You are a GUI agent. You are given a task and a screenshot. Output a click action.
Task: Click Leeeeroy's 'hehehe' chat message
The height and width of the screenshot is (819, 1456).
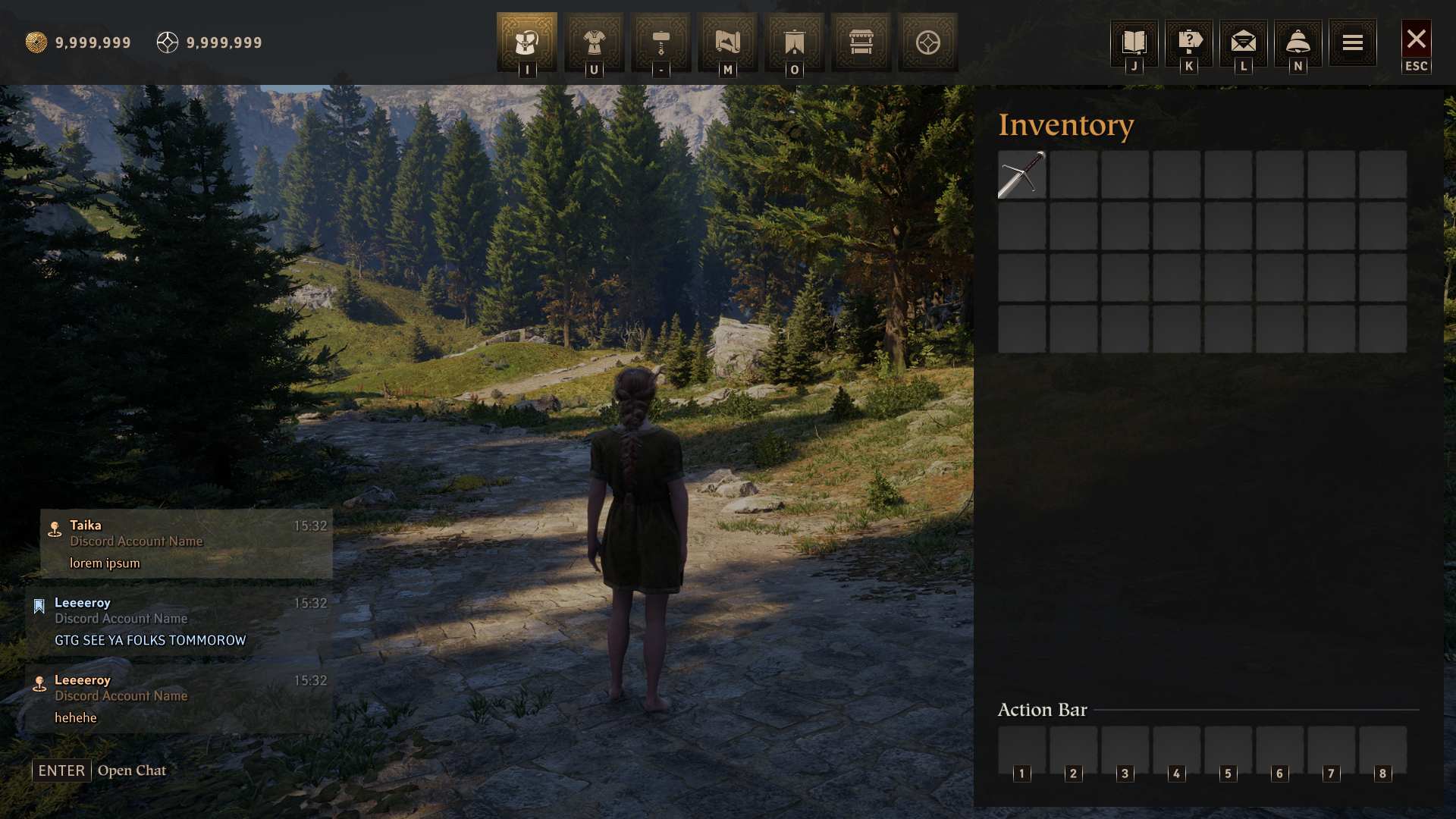click(x=179, y=698)
